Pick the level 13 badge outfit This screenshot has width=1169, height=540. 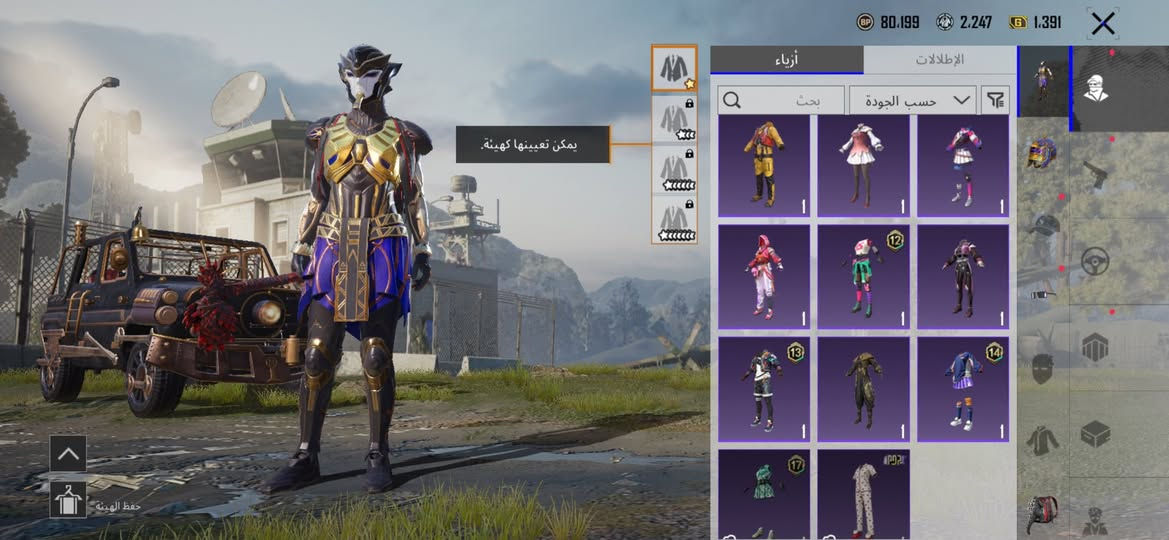pyautogui.click(x=764, y=389)
